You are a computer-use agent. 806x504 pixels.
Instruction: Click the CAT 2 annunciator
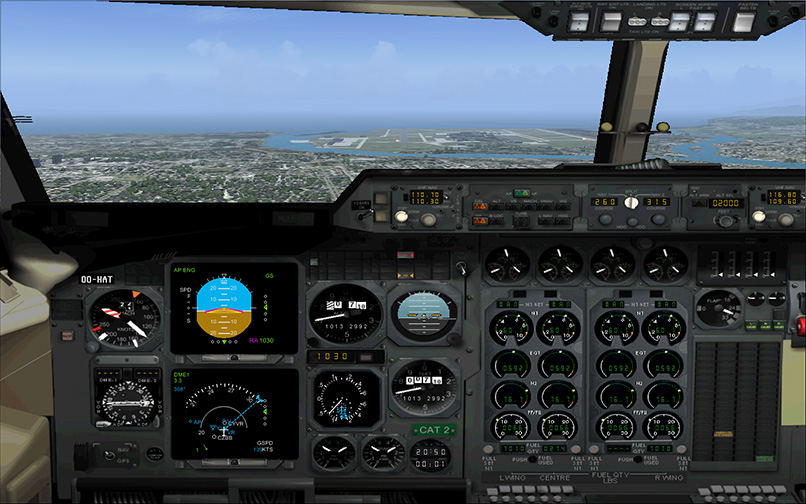coord(431,431)
